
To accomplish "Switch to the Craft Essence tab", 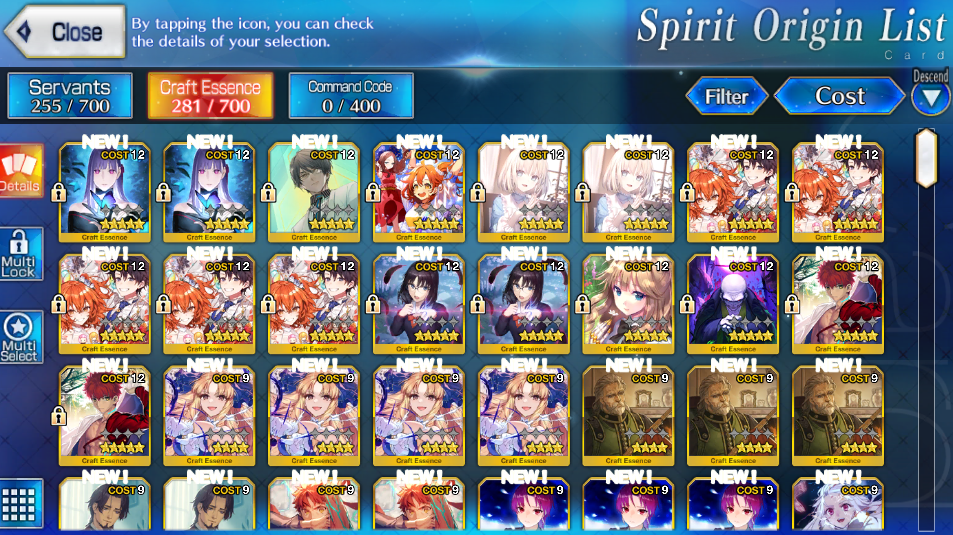I will click(x=210, y=96).
